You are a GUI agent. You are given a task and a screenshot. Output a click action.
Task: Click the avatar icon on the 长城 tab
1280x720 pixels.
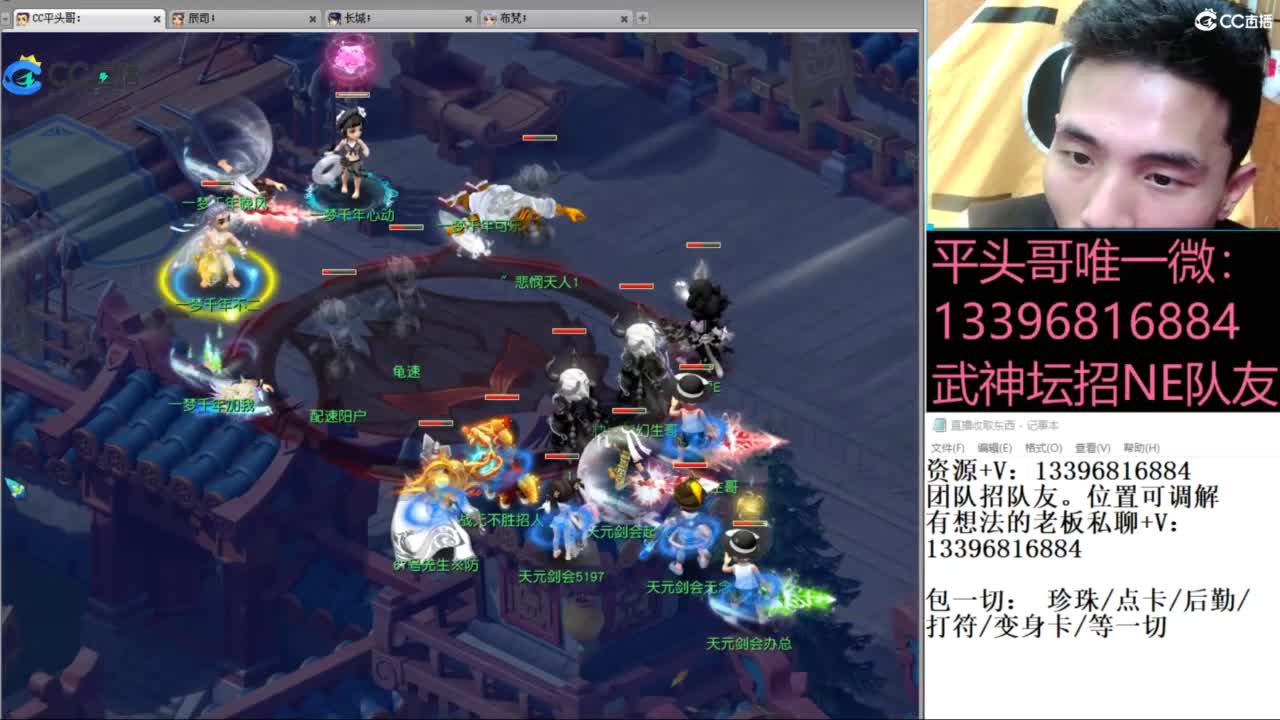(335, 17)
